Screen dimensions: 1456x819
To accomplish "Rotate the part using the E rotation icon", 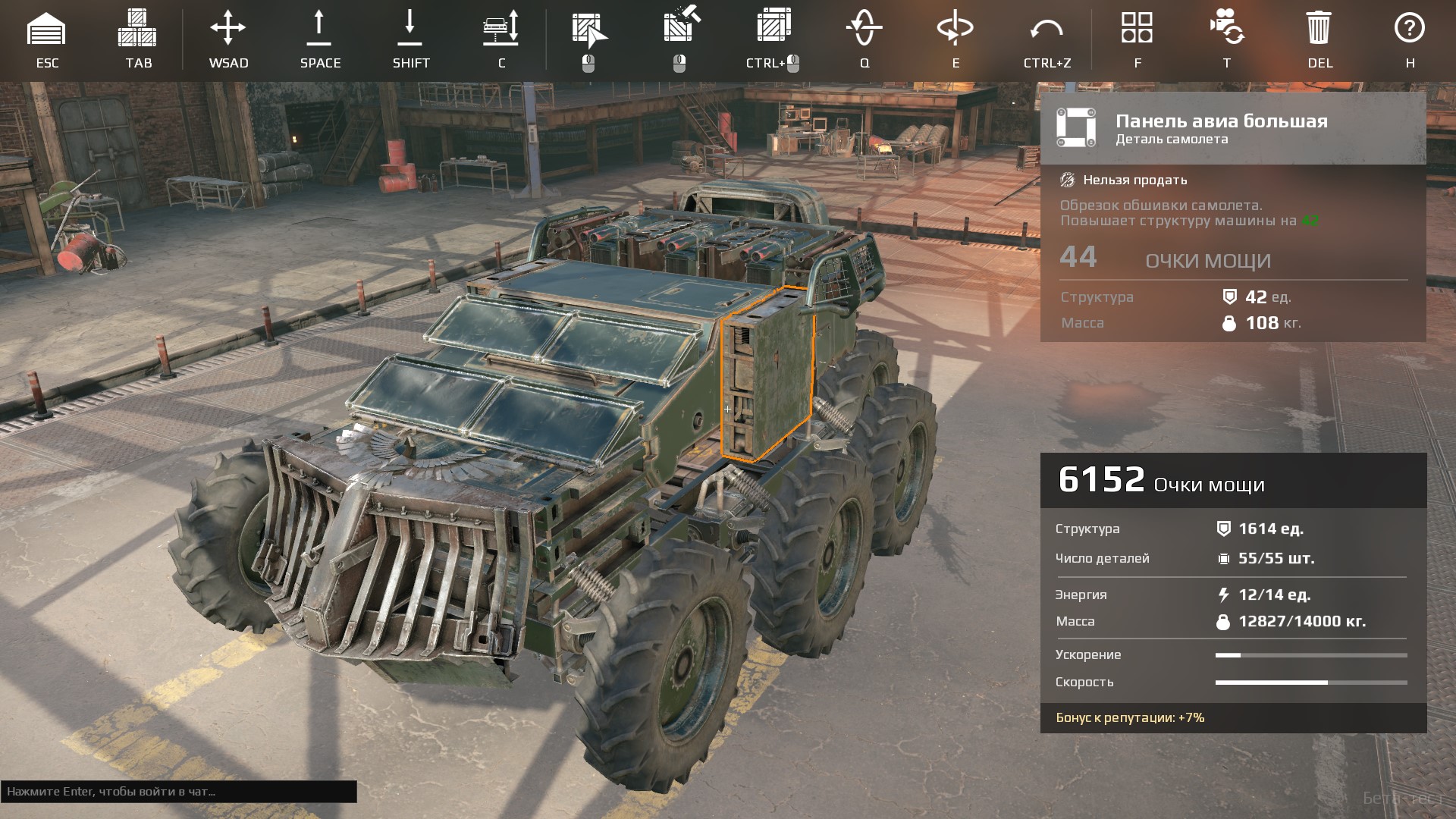I will pos(955,29).
